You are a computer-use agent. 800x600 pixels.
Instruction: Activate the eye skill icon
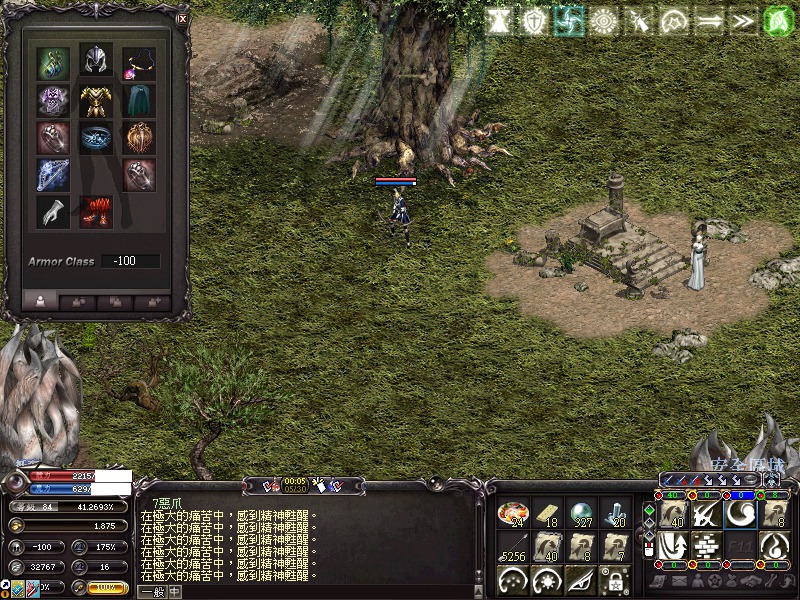point(581,580)
